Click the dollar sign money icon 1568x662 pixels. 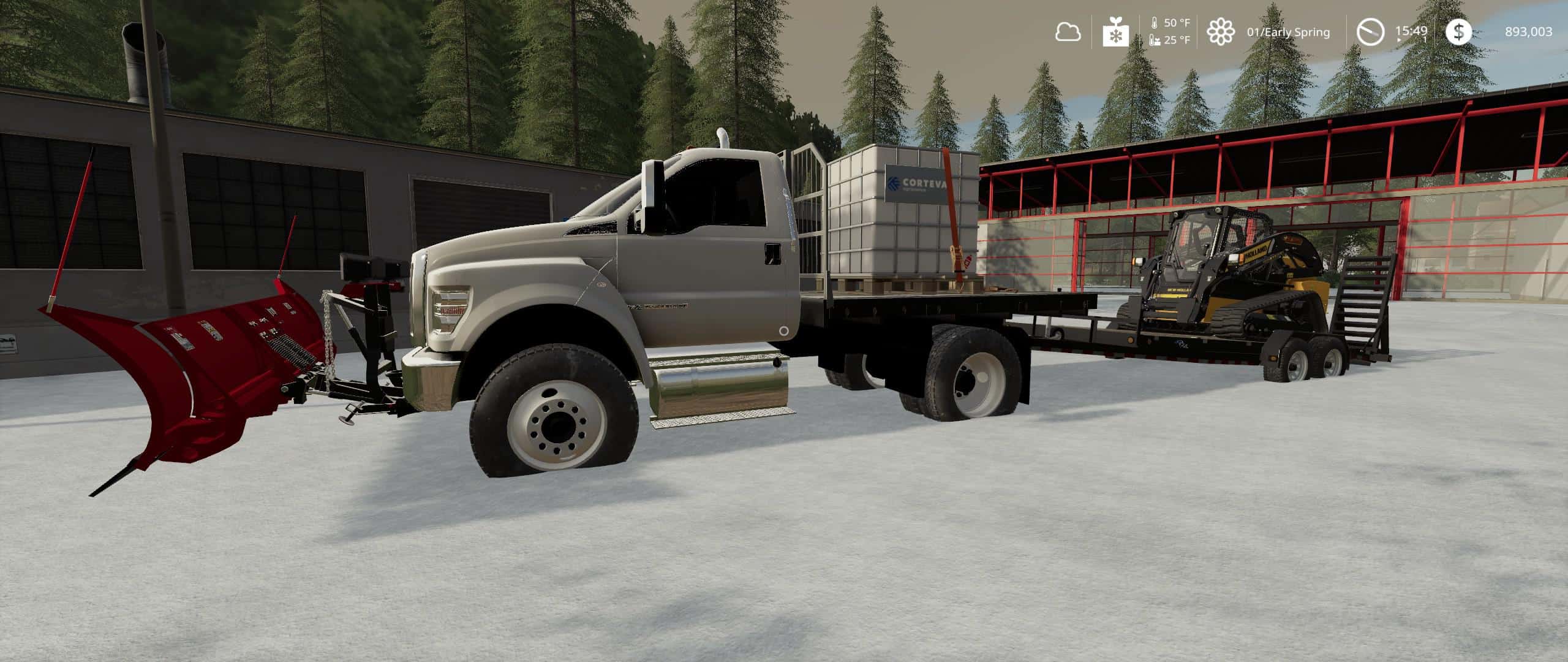tap(1458, 32)
